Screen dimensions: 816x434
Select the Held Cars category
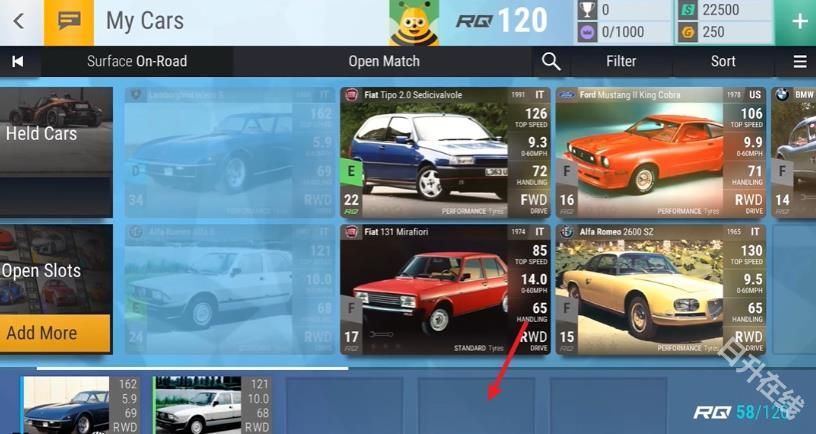pos(56,133)
